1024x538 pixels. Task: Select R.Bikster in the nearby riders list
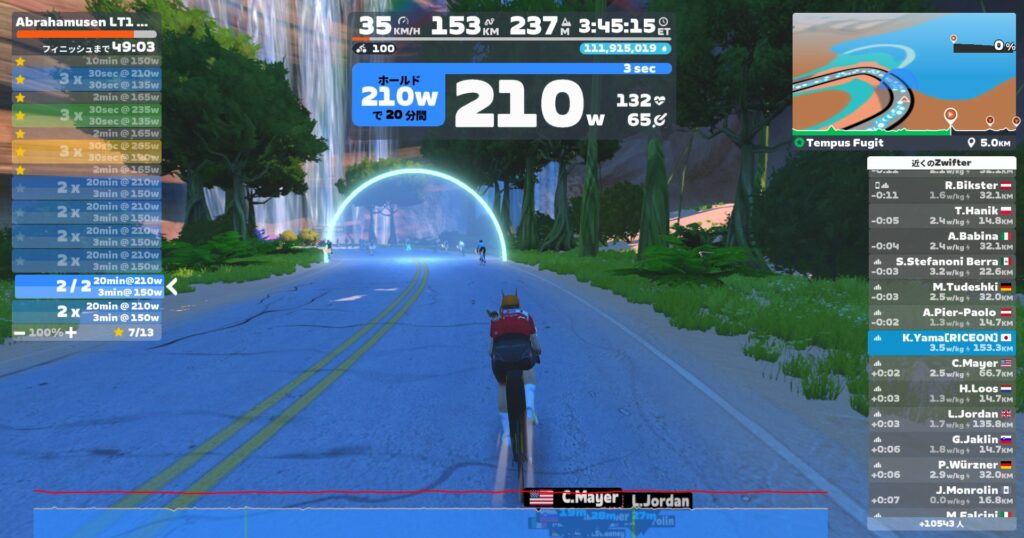coord(941,190)
